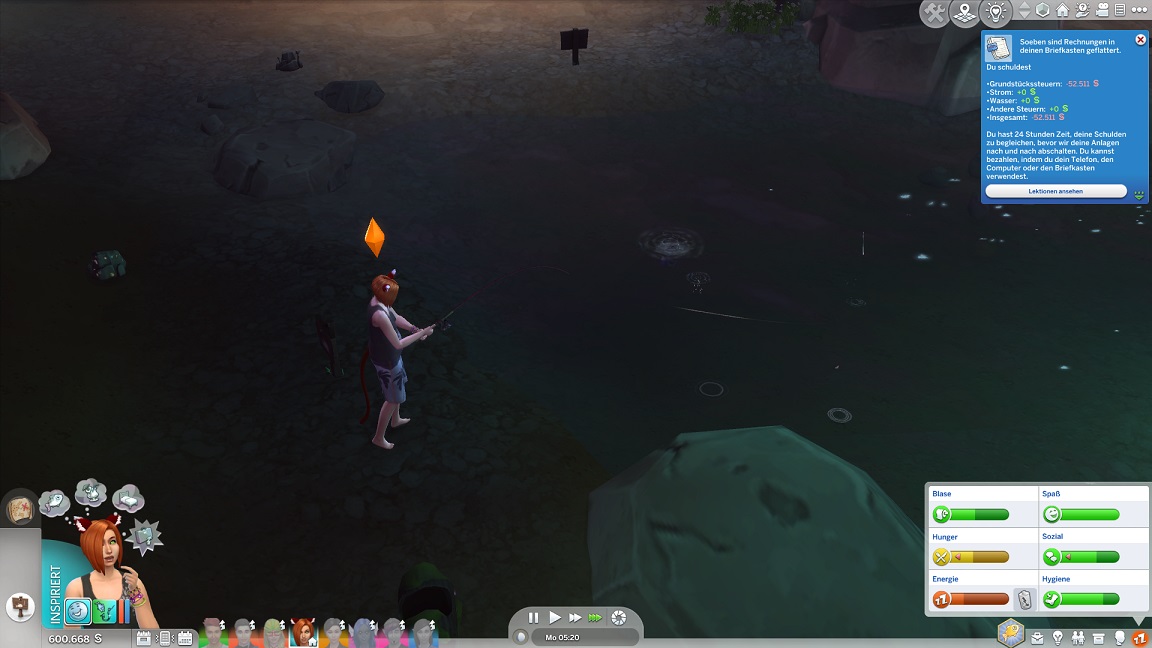Set game speed to normal play
This screenshot has width=1152, height=648.
pos(555,618)
